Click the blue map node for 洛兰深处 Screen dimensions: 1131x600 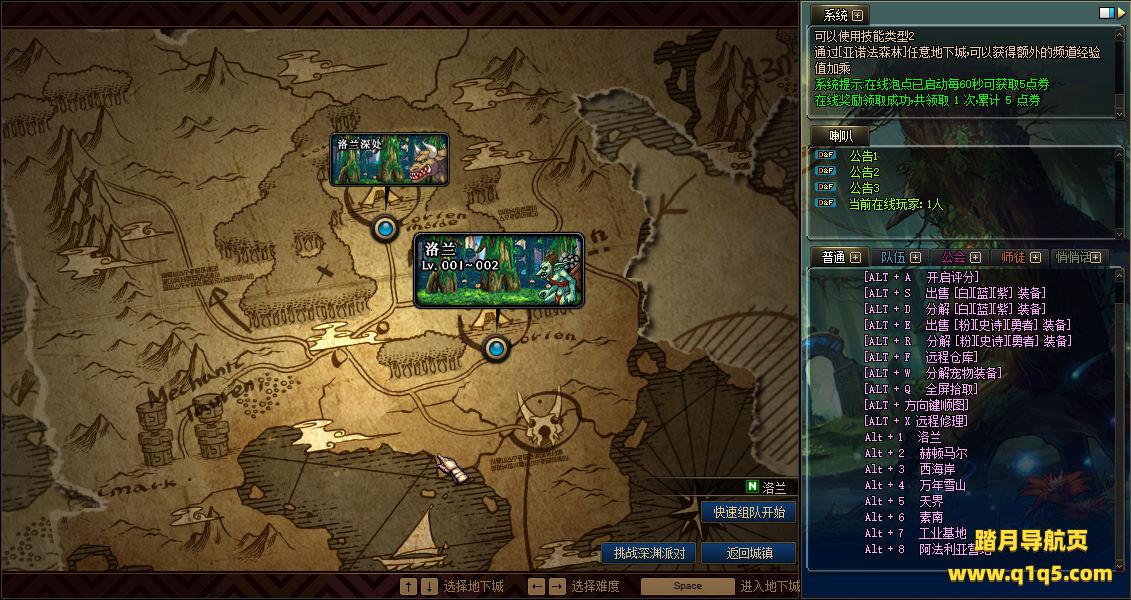click(385, 229)
